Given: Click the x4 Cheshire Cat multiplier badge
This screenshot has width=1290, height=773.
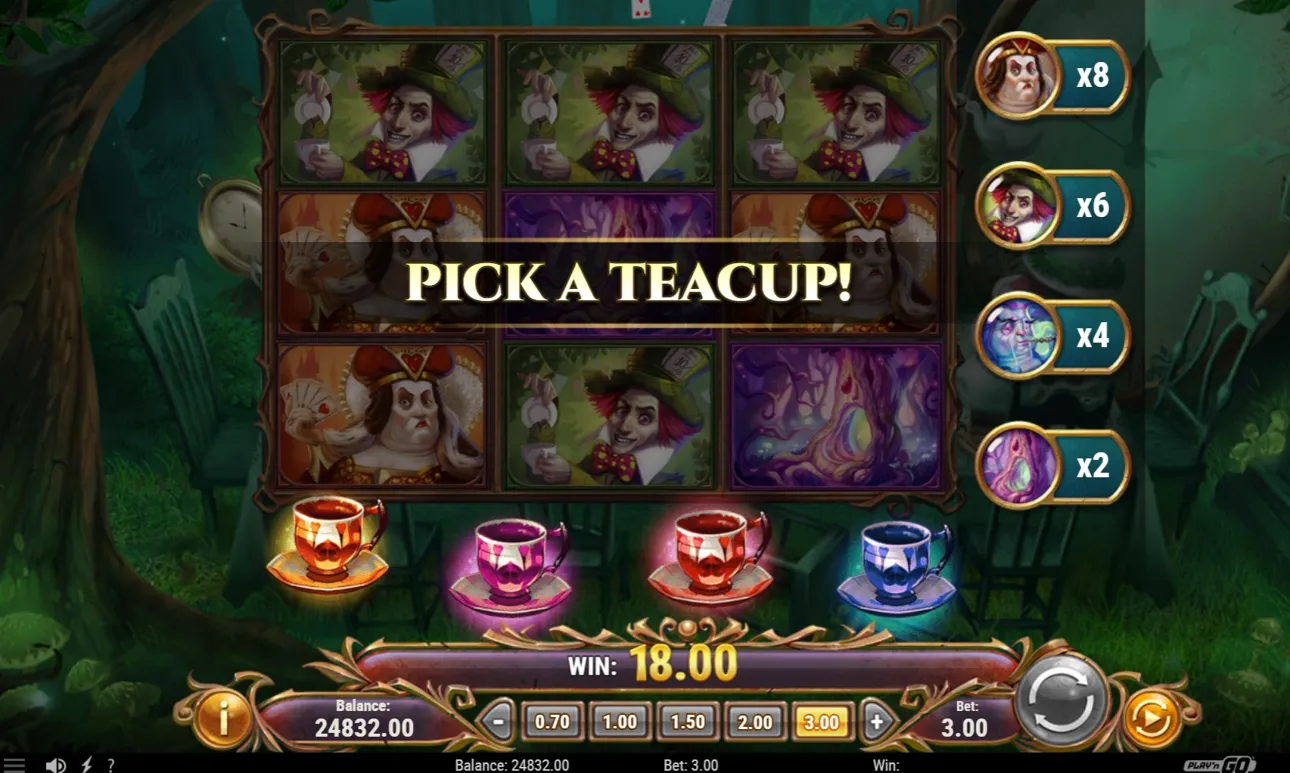Looking at the screenshot, I should (x=1052, y=337).
